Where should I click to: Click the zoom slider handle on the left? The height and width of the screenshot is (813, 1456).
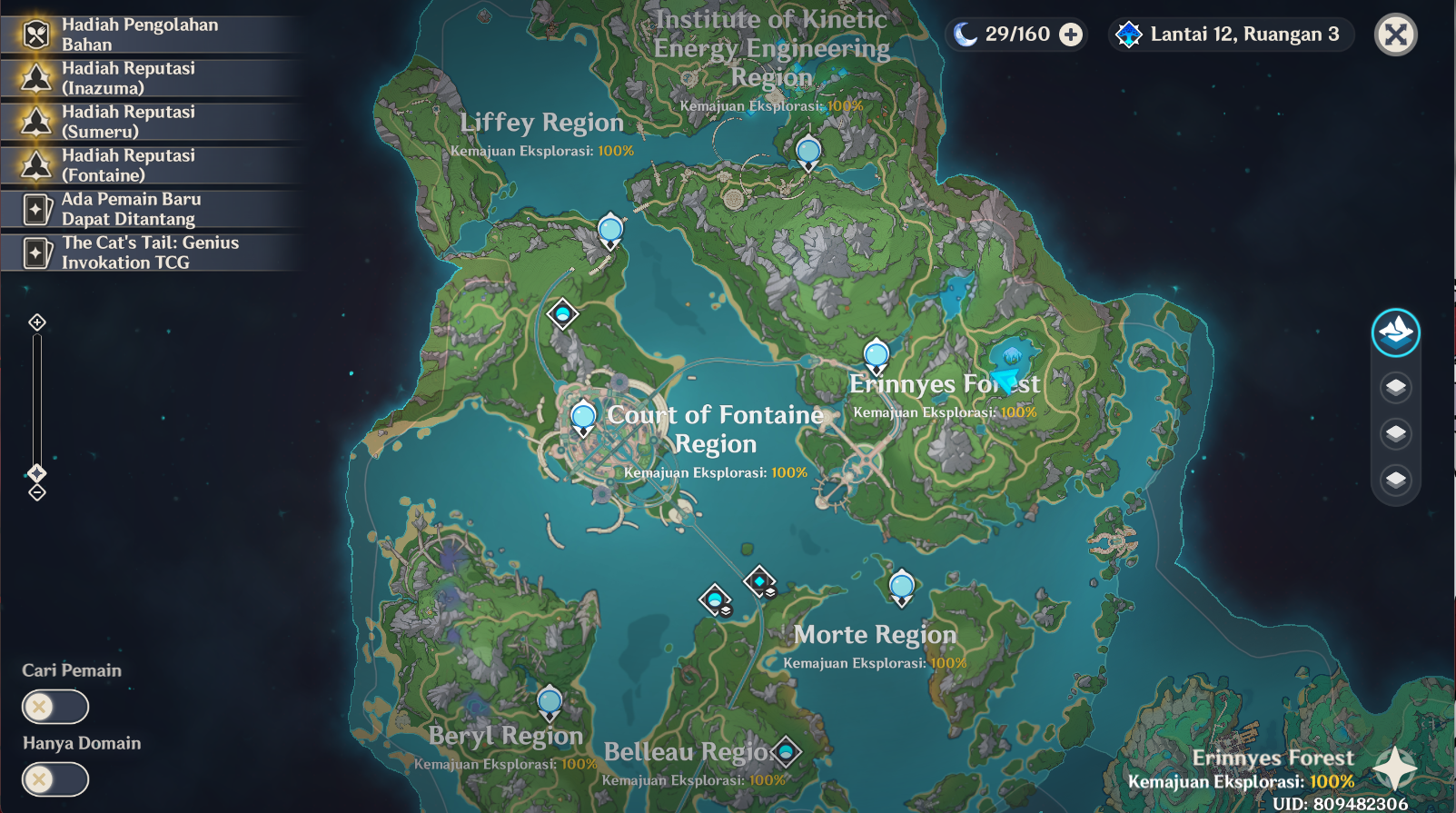click(x=36, y=471)
